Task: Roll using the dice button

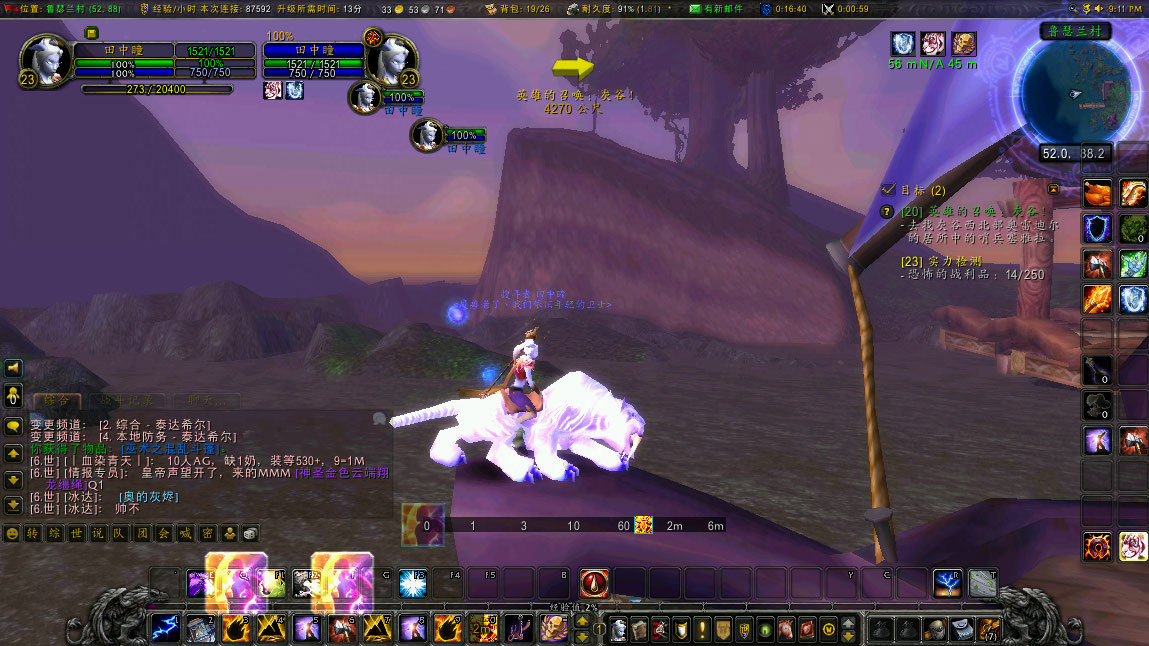Action: click(x=250, y=533)
